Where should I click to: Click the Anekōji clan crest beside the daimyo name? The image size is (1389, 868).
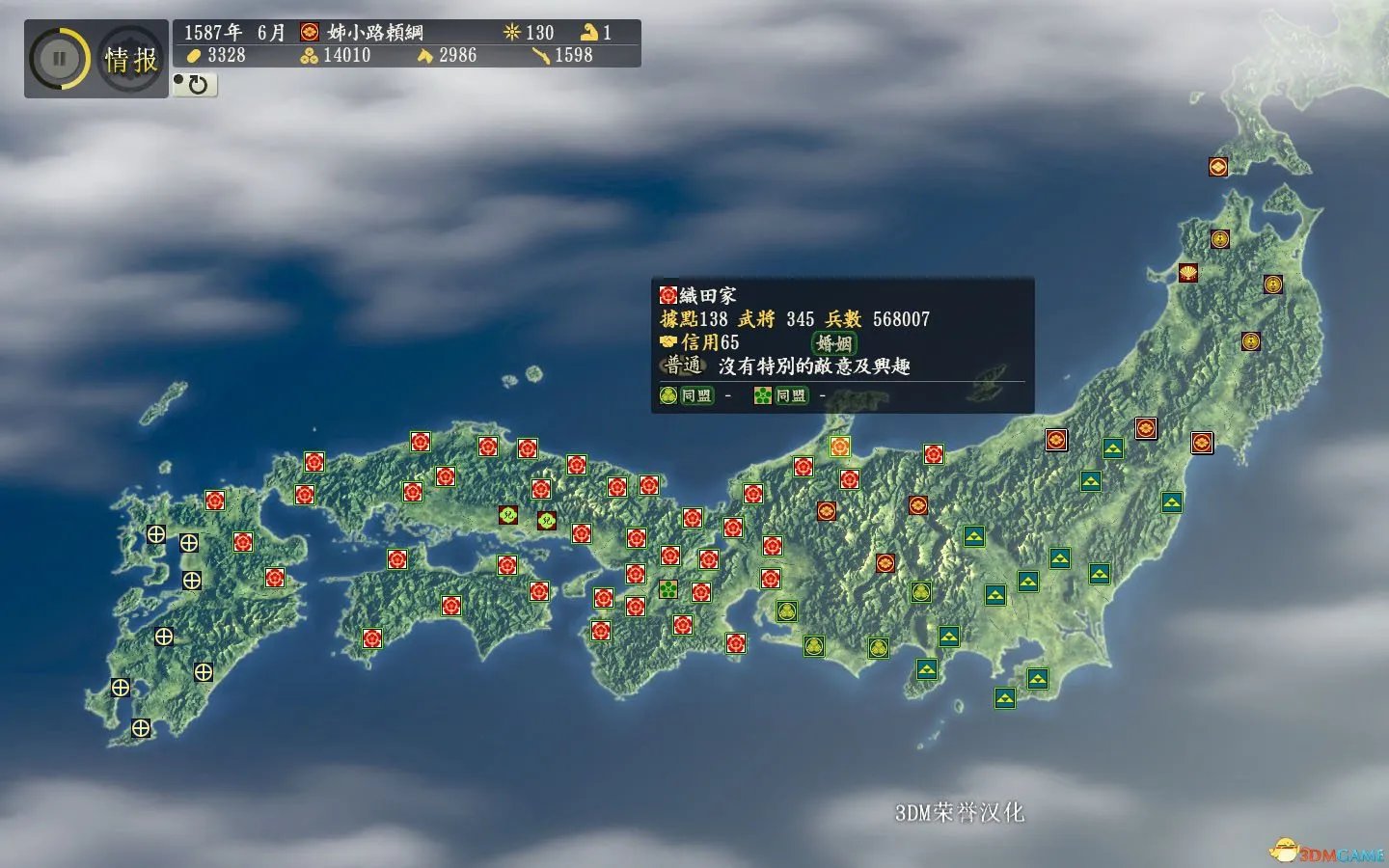(x=308, y=32)
